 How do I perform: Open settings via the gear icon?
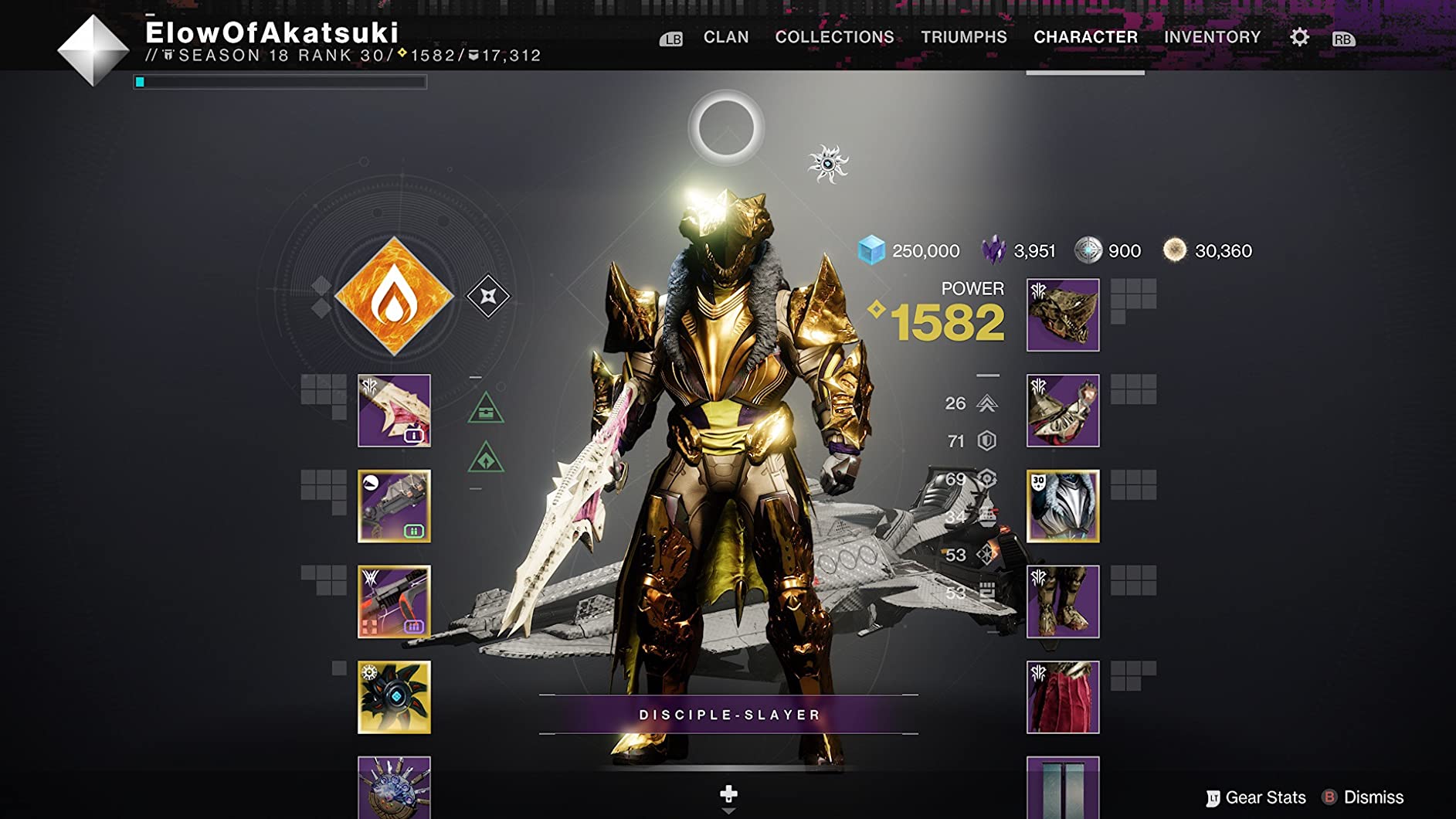click(x=1299, y=37)
